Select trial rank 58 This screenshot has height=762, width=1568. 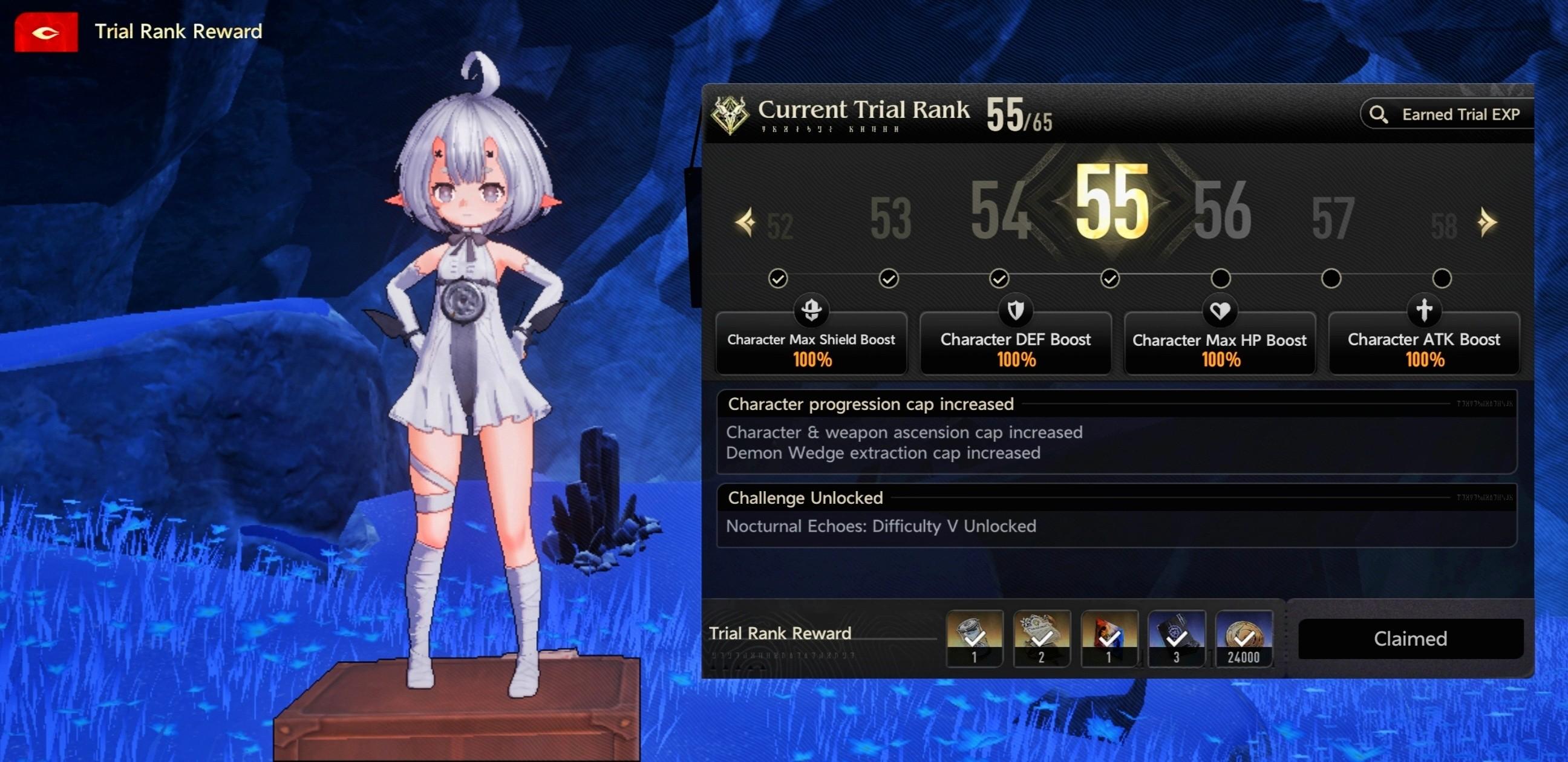pos(1443,226)
